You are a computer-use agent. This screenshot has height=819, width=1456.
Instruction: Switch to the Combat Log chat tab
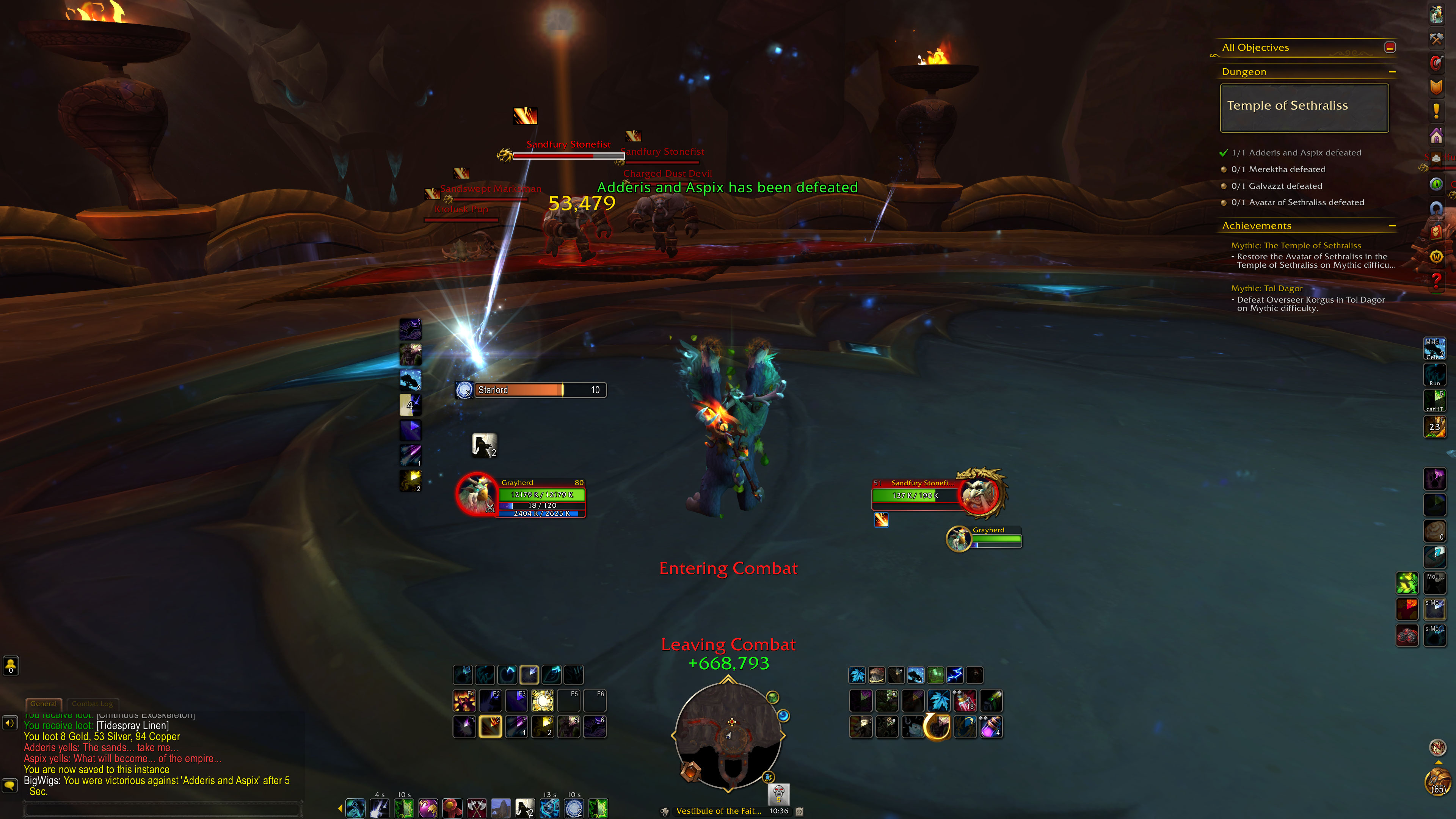[x=92, y=704]
